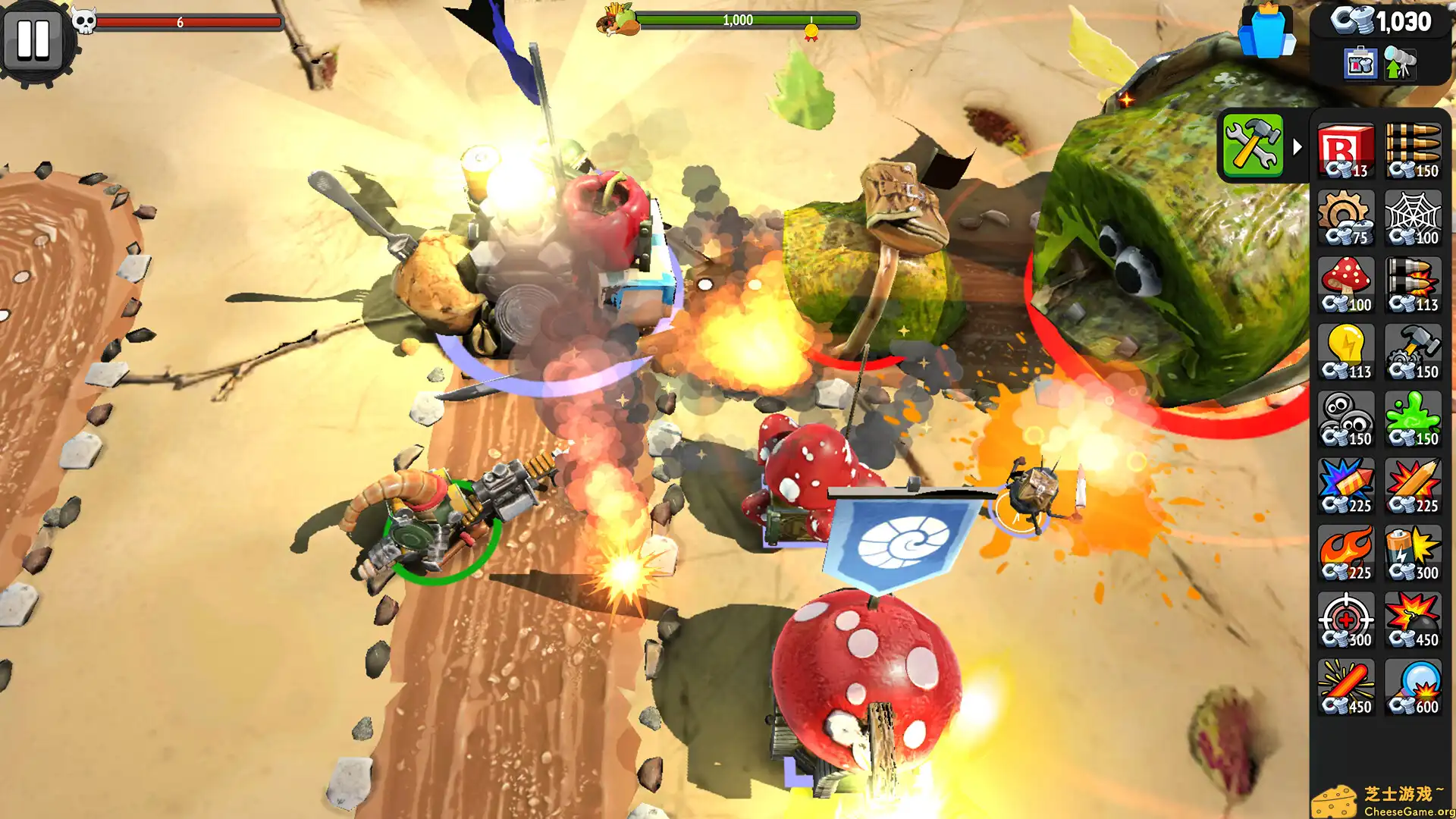Screen dimensions: 1456x819
Task: Pick the wooden gear tower costing 75
Action: pyautogui.click(x=1348, y=218)
